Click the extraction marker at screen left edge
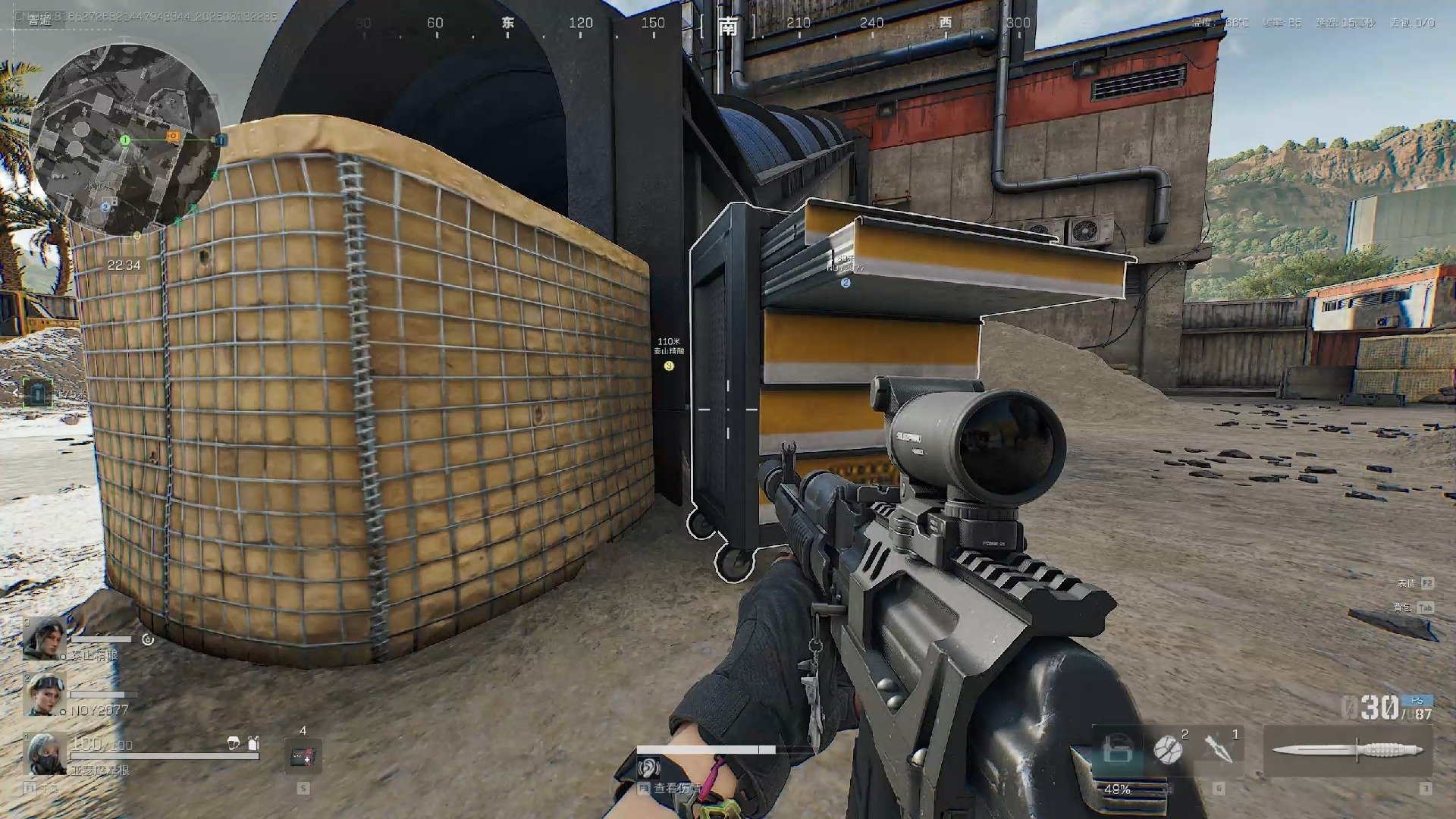Viewport: 1456px width, 819px height. 37,393
